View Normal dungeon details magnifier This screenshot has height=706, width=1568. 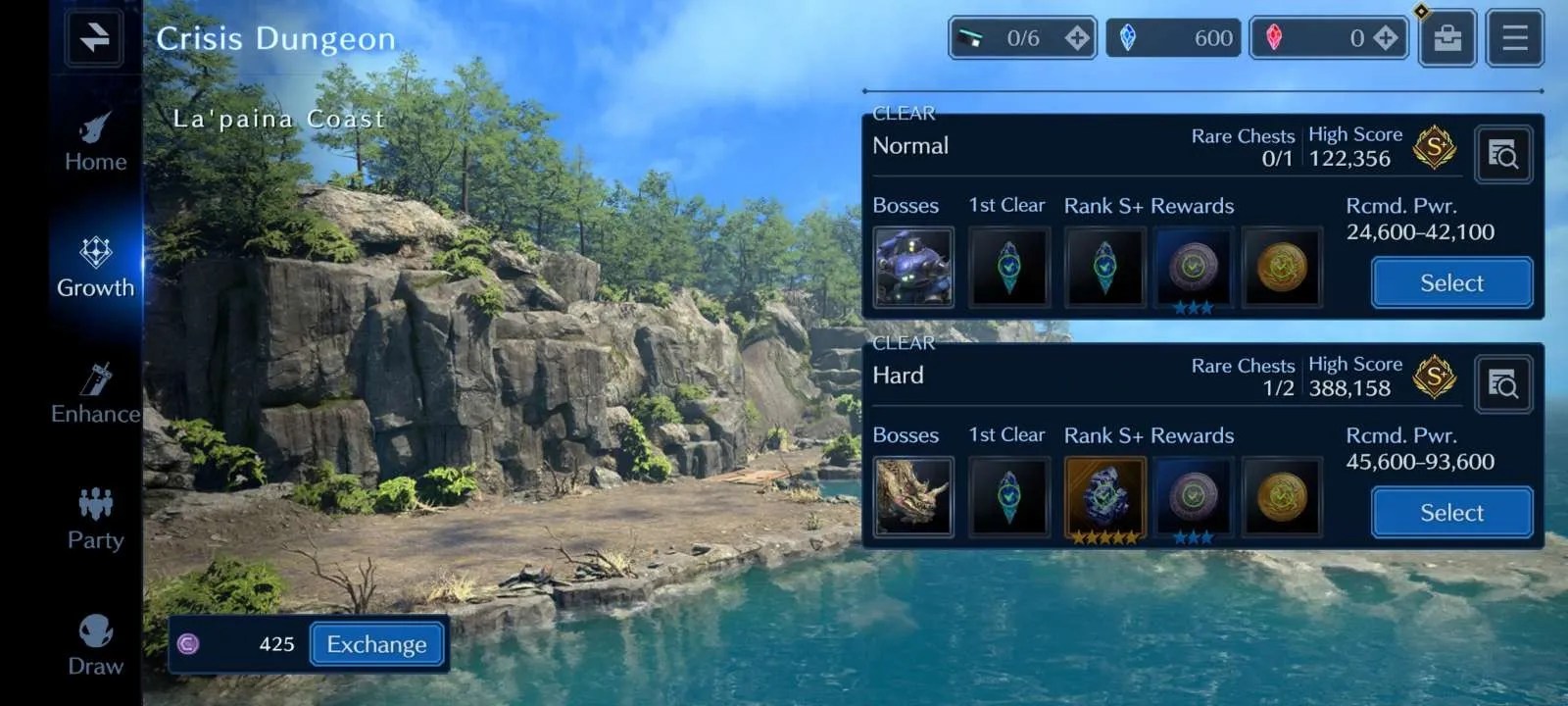click(1502, 154)
